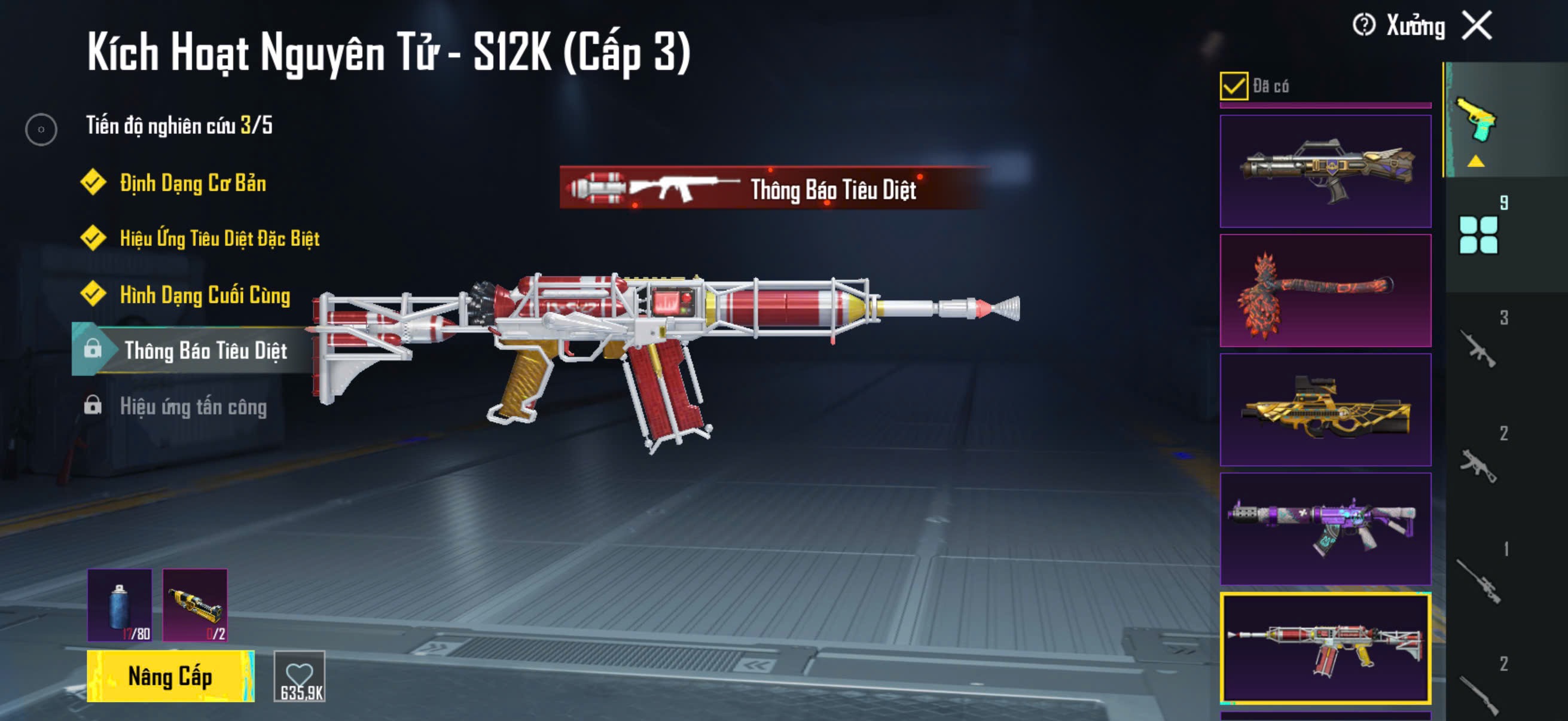The width and height of the screenshot is (1568, 721).
Task: Select the yellow weapon material slot
Action: (195, 606)
